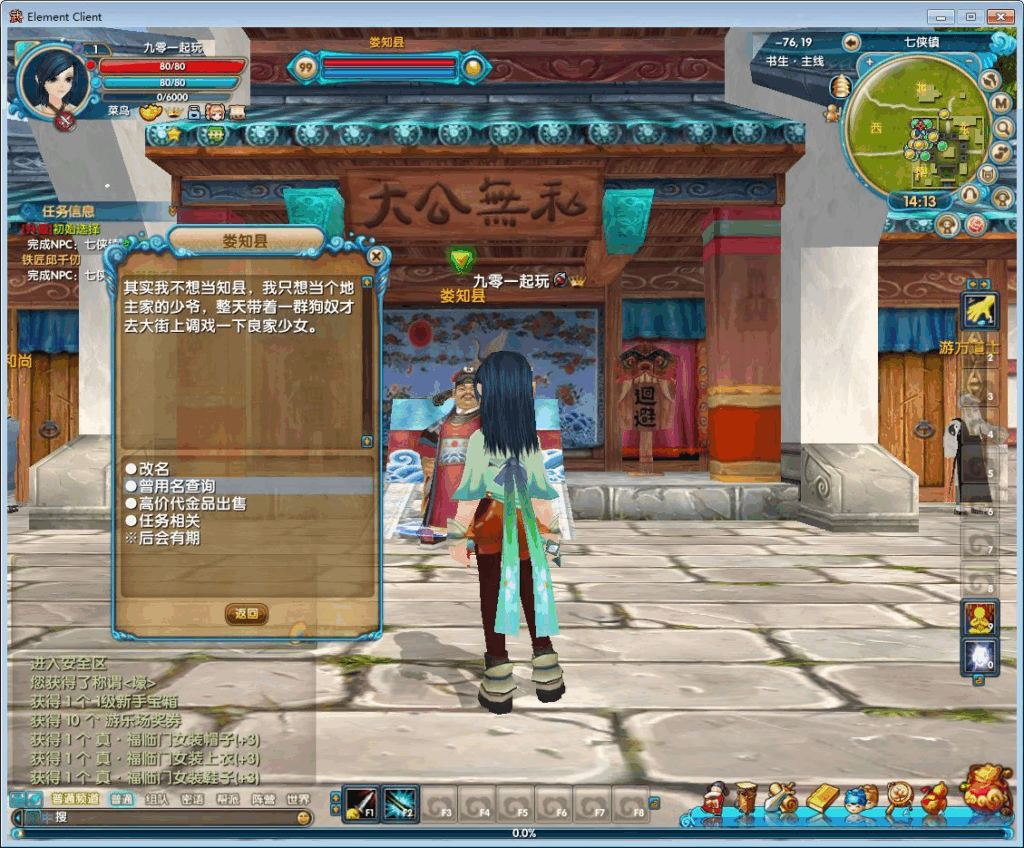This screenshot has width=1024, height=848.
Task: Close the 娄知县 dialogue window
Action: (377, 256)
